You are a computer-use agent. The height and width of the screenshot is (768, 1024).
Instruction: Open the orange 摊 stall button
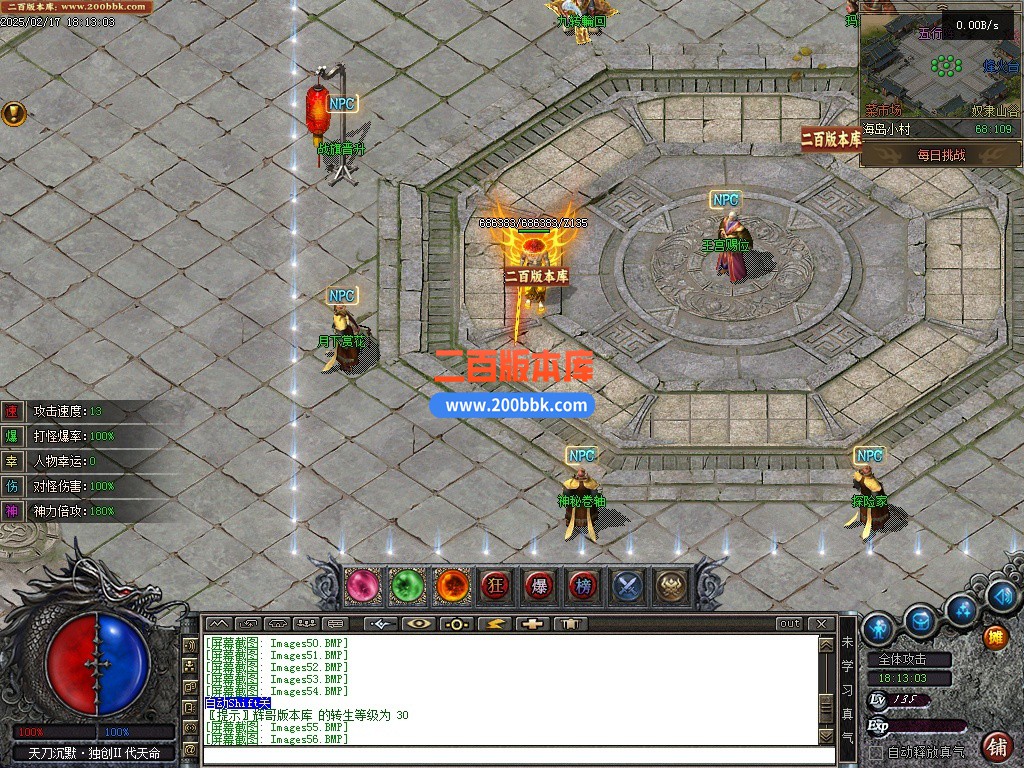point(995,637)
